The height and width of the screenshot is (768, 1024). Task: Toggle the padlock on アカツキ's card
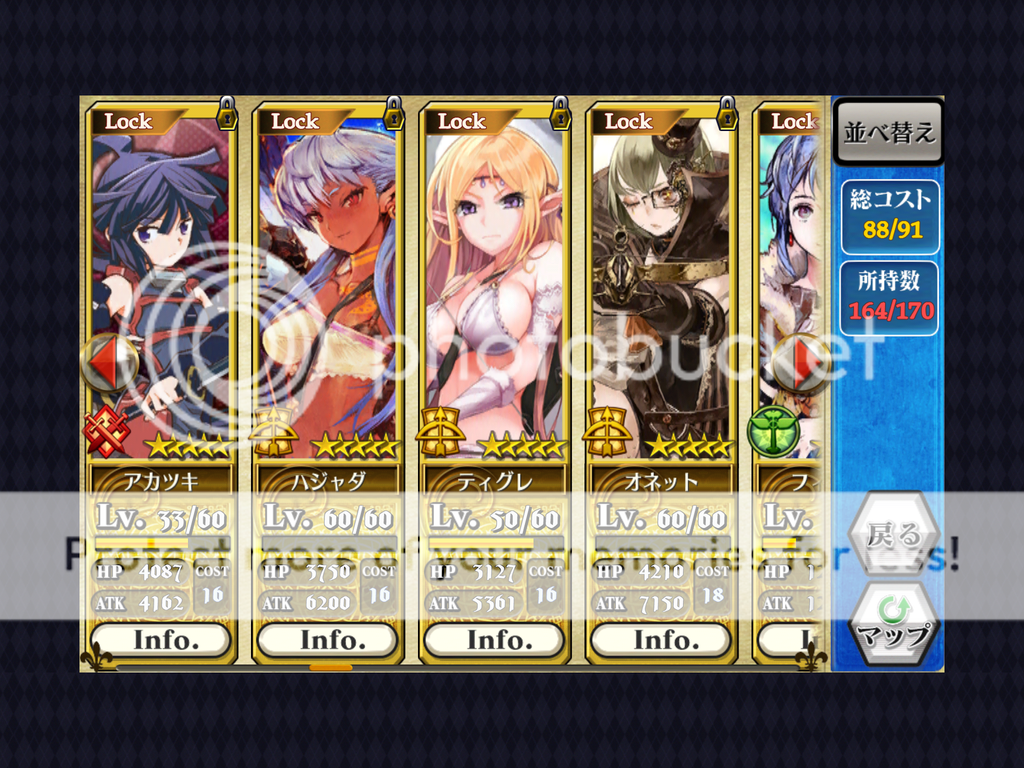click(227, 114)
